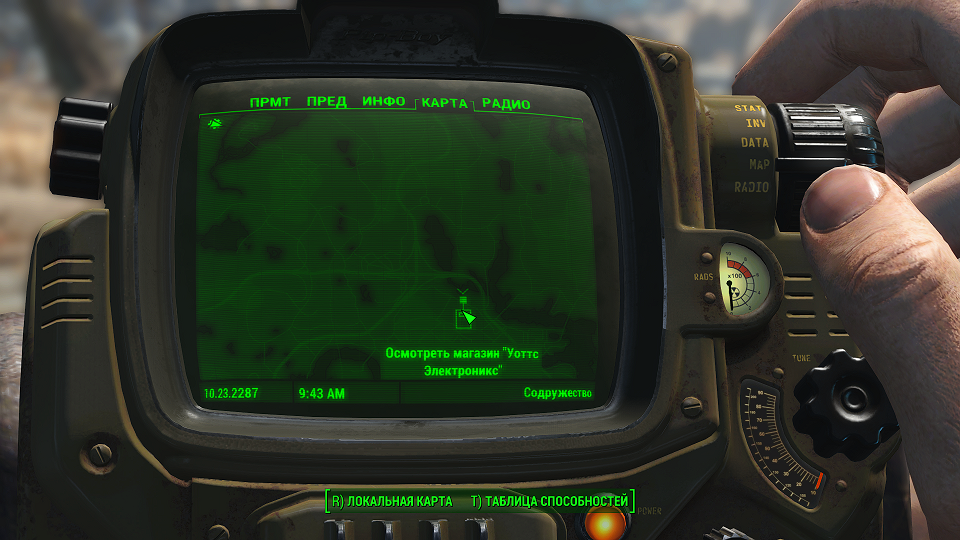Open the ПРЕД tab
The height and width of the screenshot is (540, 960).
(327, 102)
